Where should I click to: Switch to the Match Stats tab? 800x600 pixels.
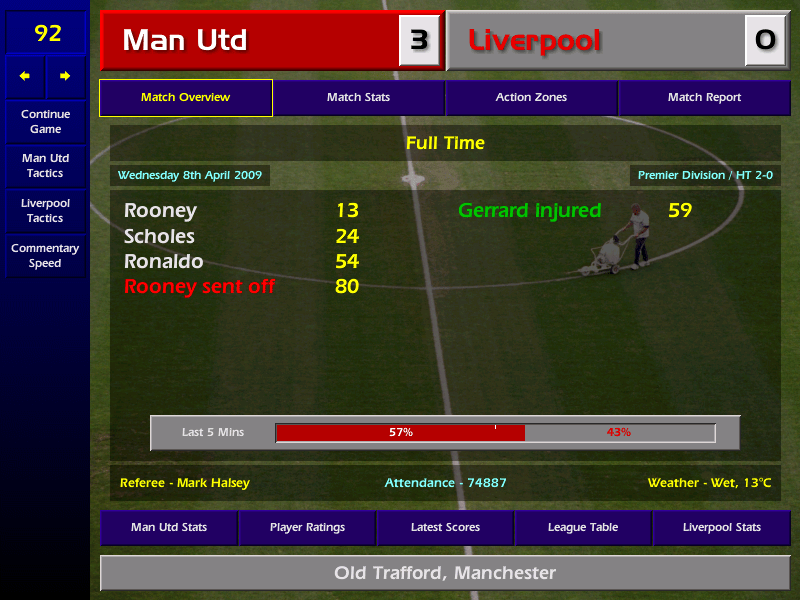358,98
